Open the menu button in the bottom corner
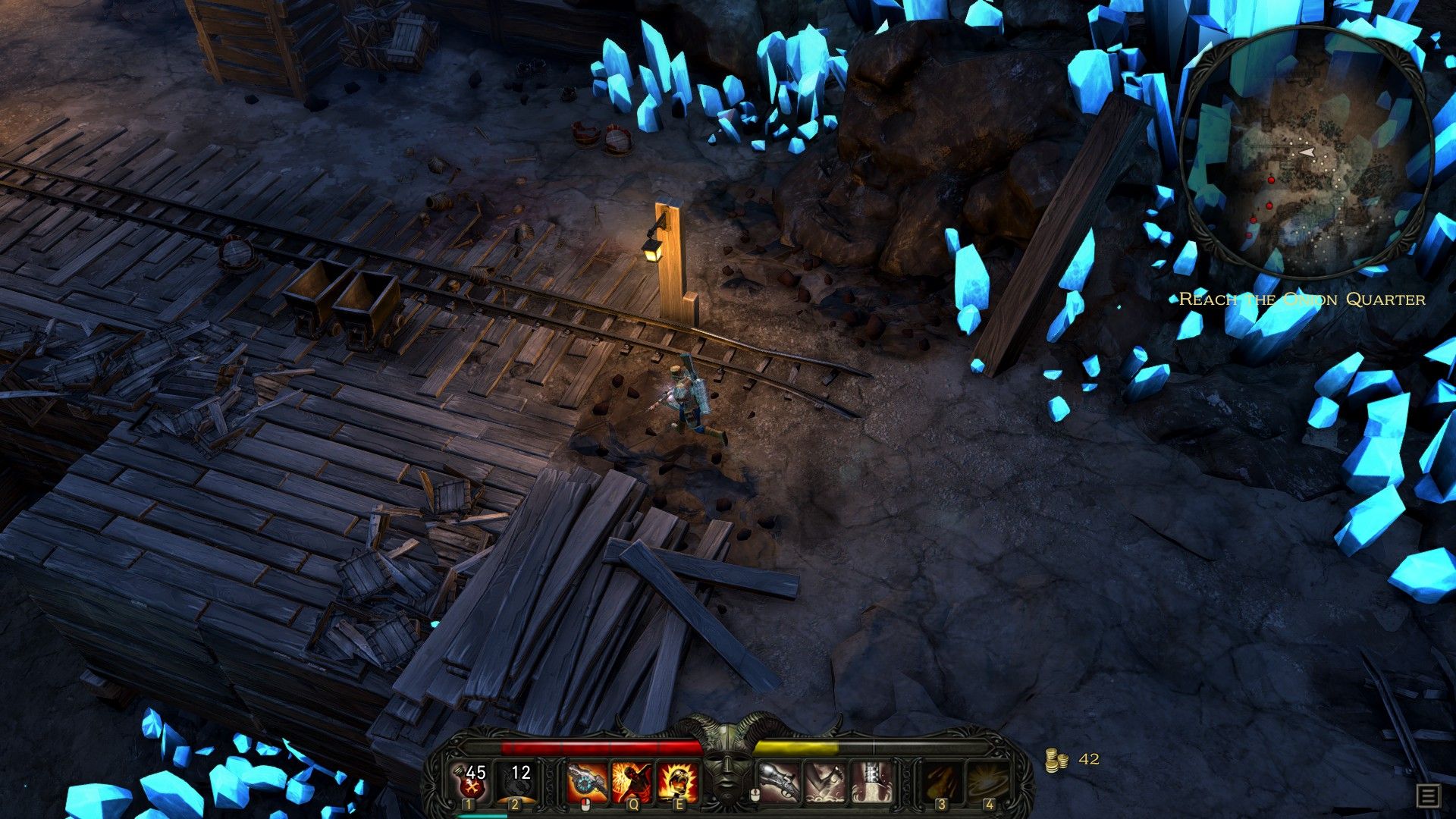This screenshot has width=1456, height=819. (1428, 796)
